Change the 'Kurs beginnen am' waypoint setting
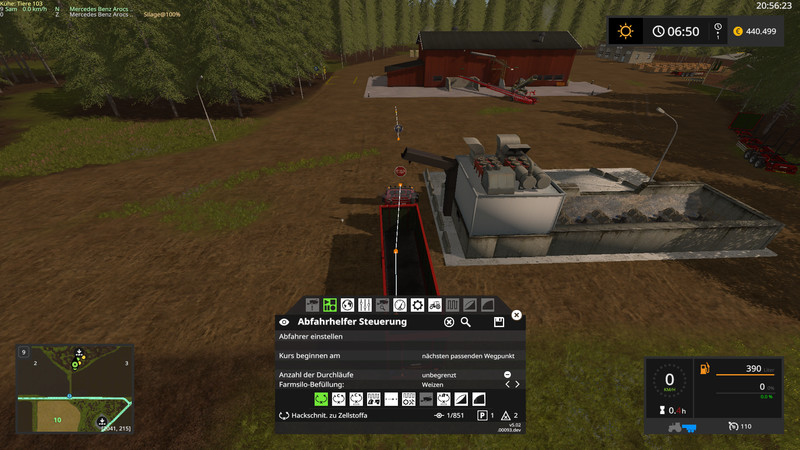Screen dimensions: 800x450 470,355
